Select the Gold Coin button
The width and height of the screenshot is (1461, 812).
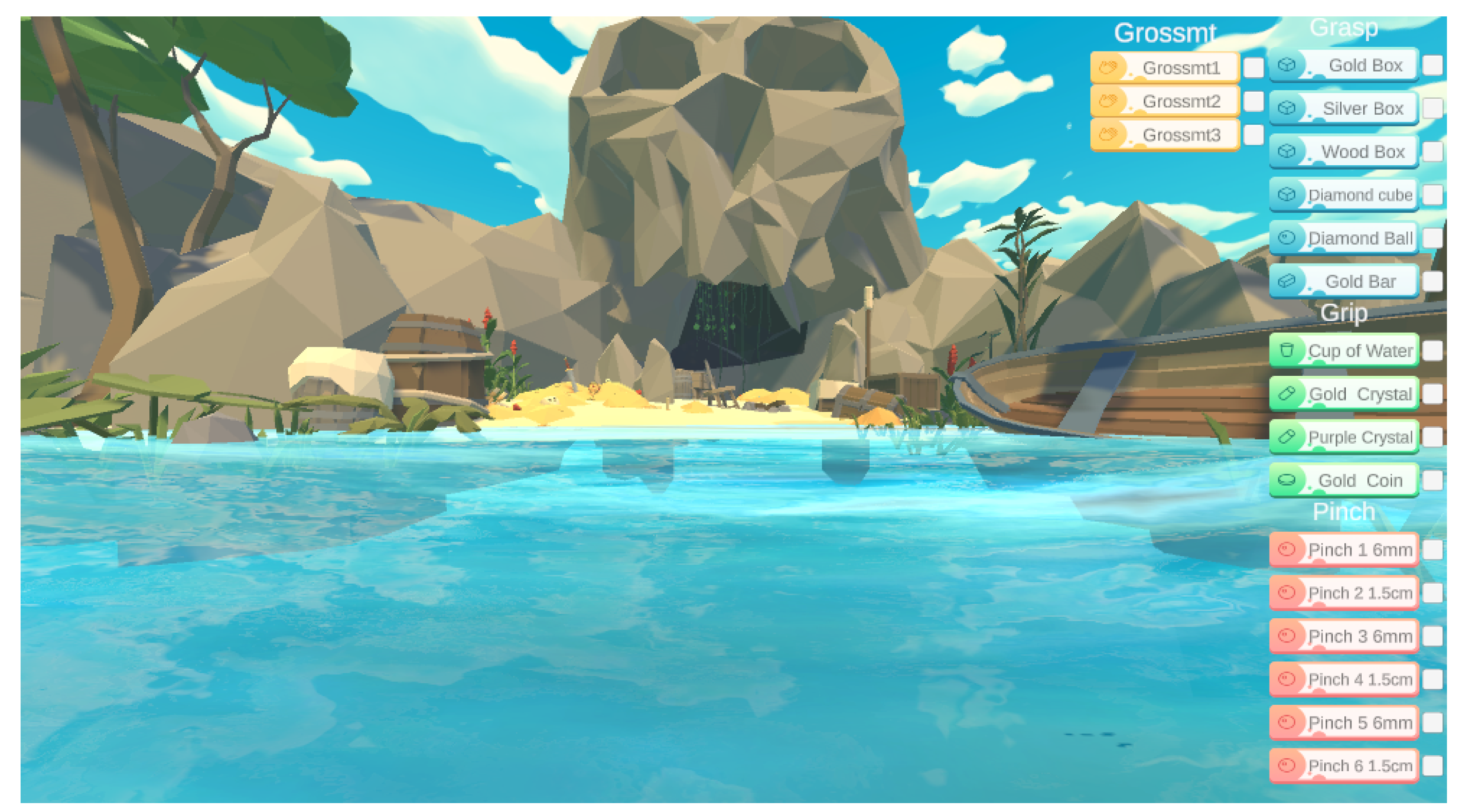(1343, 480)
